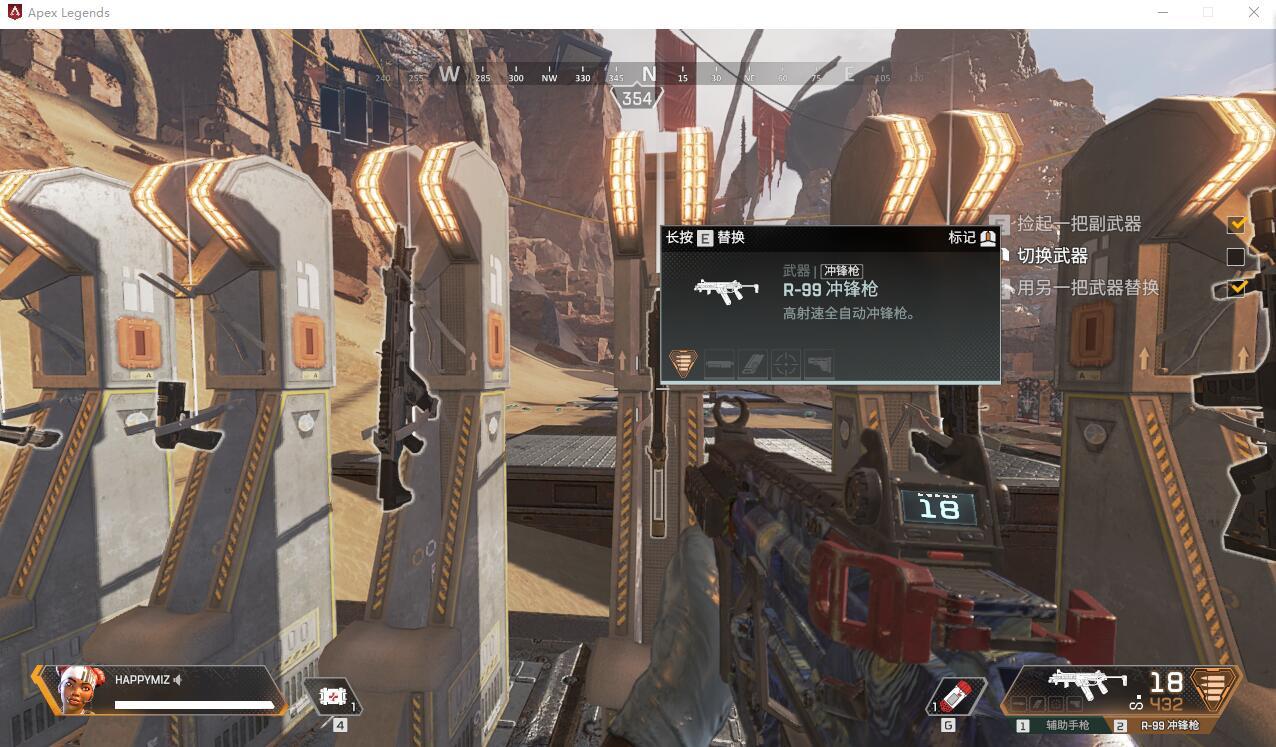This screenshot has height=747, width=1276.
Task: Click the 捡起一把副武器 objective checkbox
Action: (x=1236, y=224)
